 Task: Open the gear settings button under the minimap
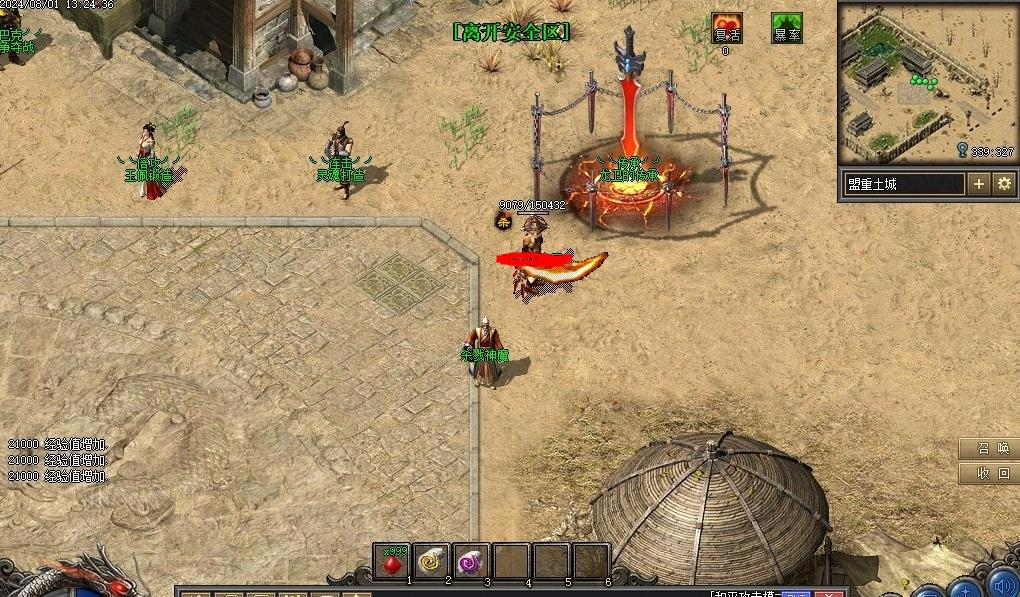(x=1004, y=184)
